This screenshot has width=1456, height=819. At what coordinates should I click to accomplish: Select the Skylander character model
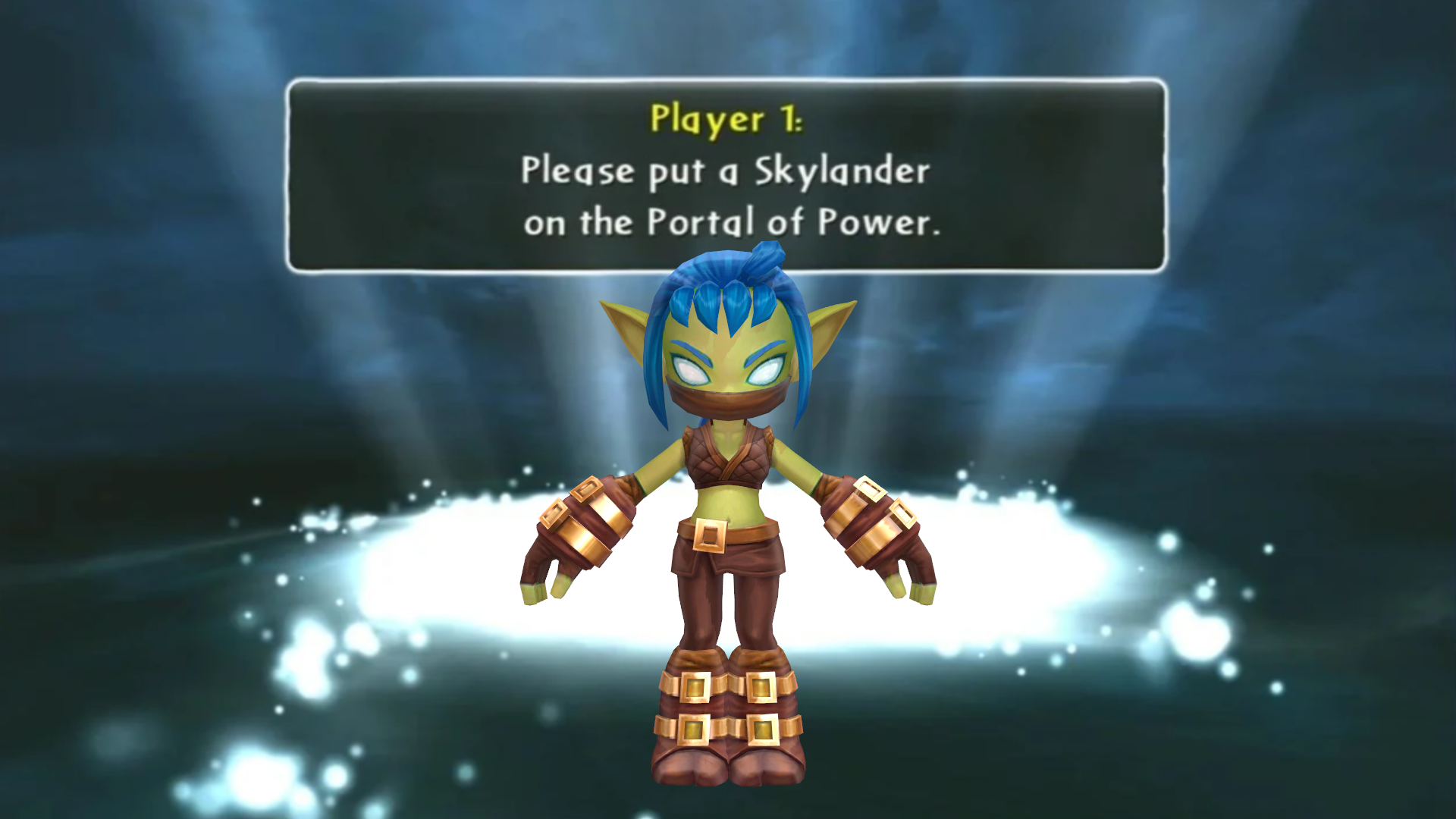pyautogui.click(x=728, y=493)
